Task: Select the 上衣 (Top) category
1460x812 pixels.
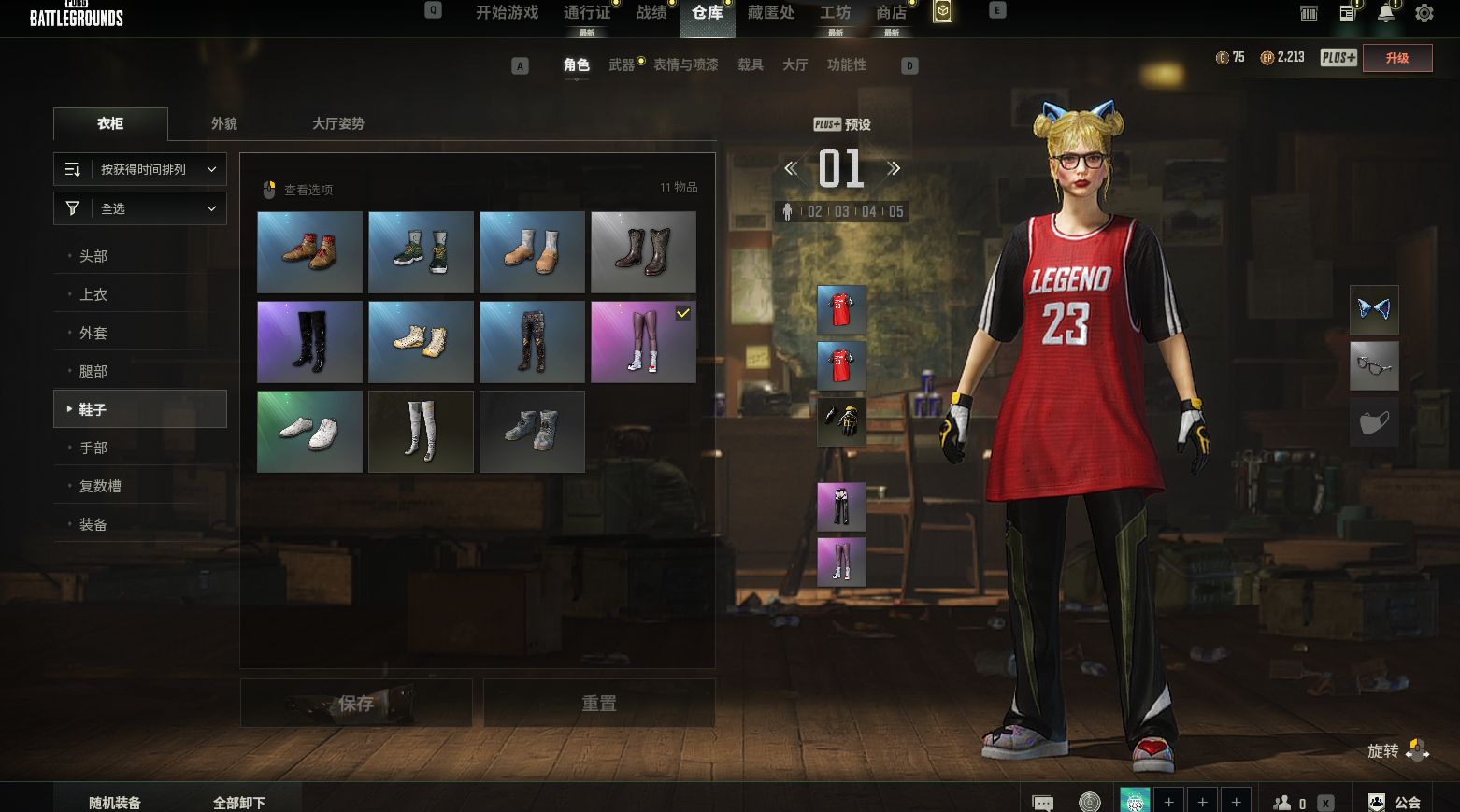Action: tap(93, 294)
